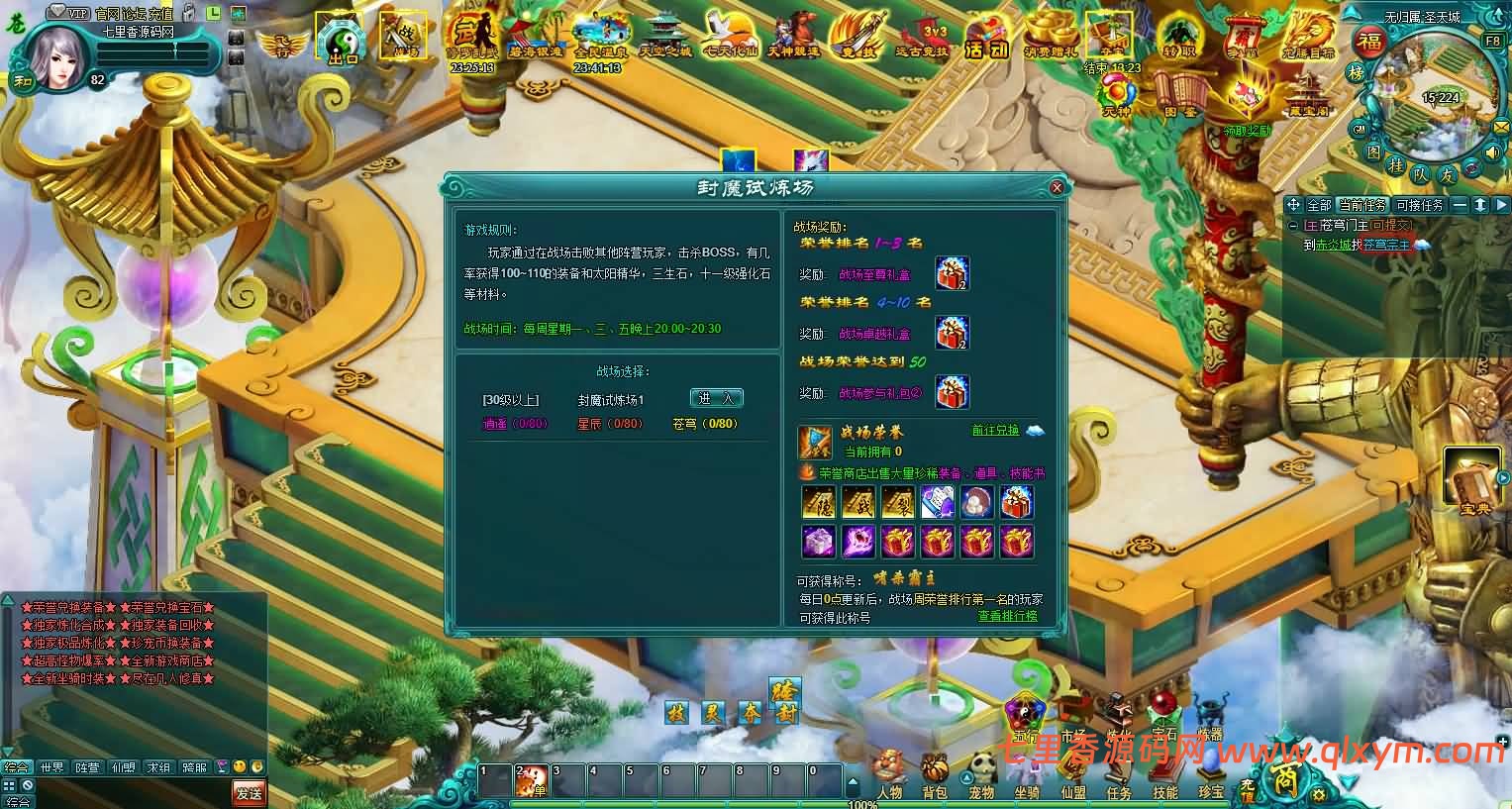Collapse the 苍穹门主 quest entry
Viewport: 1512px width, 809px height.
click(1292, 225)
